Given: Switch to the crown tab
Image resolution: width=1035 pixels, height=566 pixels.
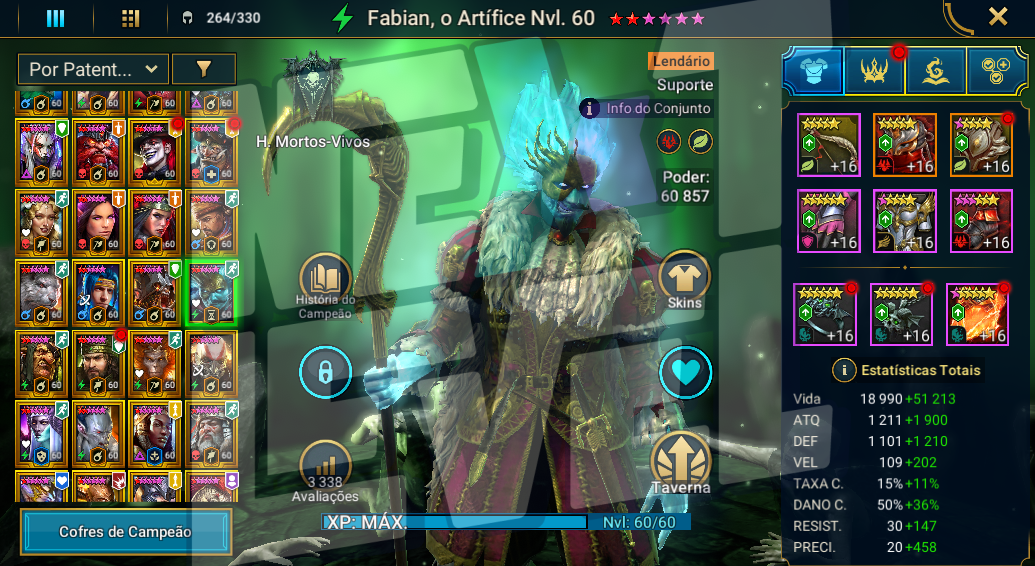Looking at the screenshot, I should click(x=874, y=72).
